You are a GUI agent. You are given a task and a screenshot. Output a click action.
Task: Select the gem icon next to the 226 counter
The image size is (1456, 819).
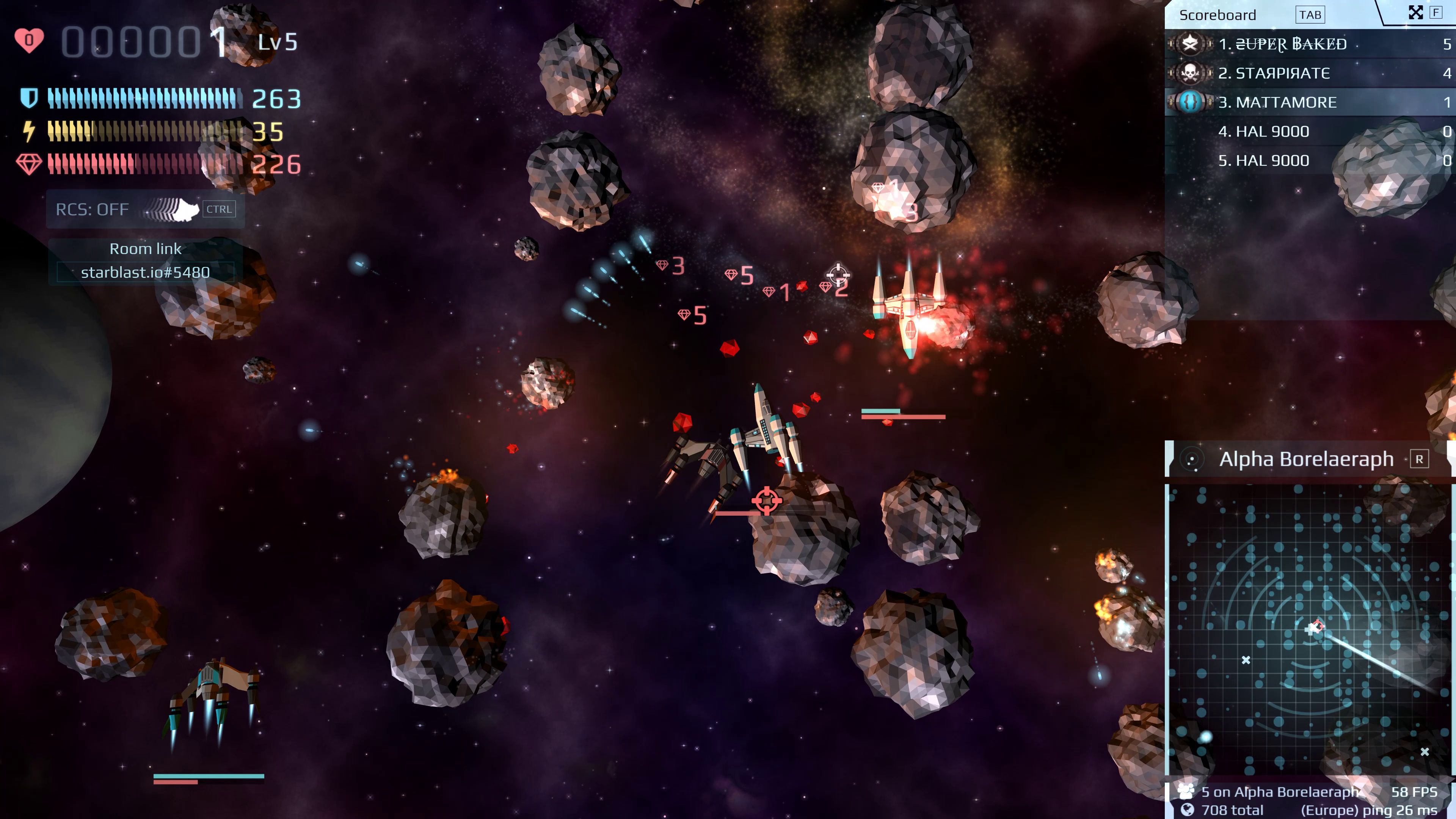click(30, 163)
